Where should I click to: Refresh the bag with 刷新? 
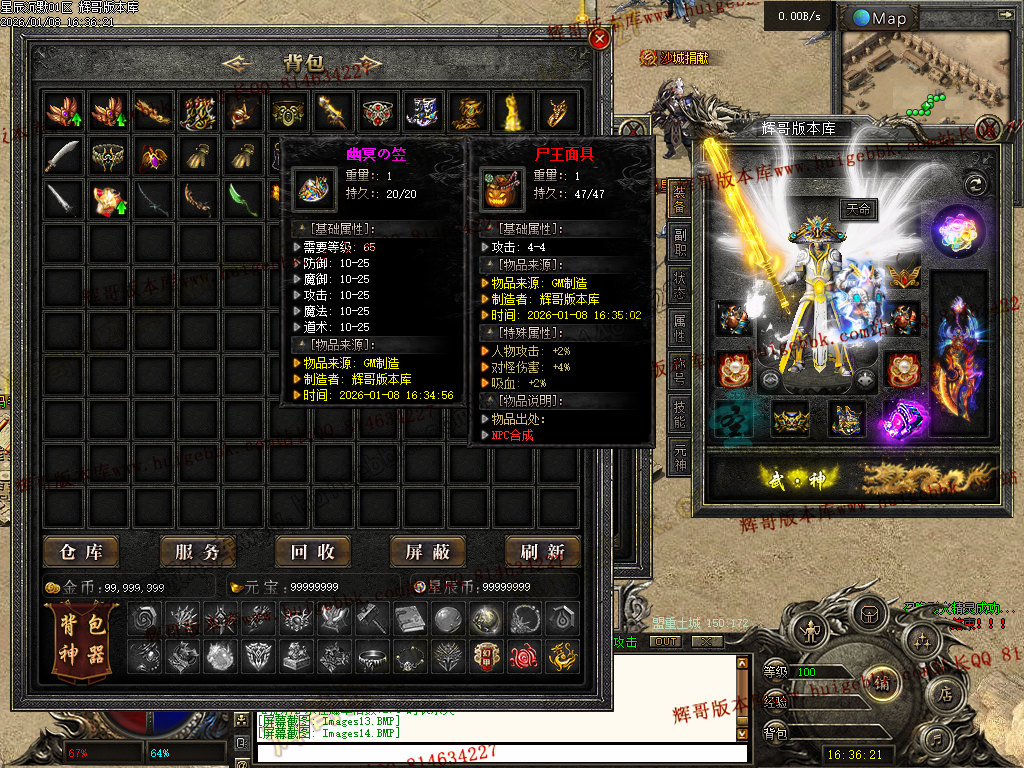coord(543,551)
